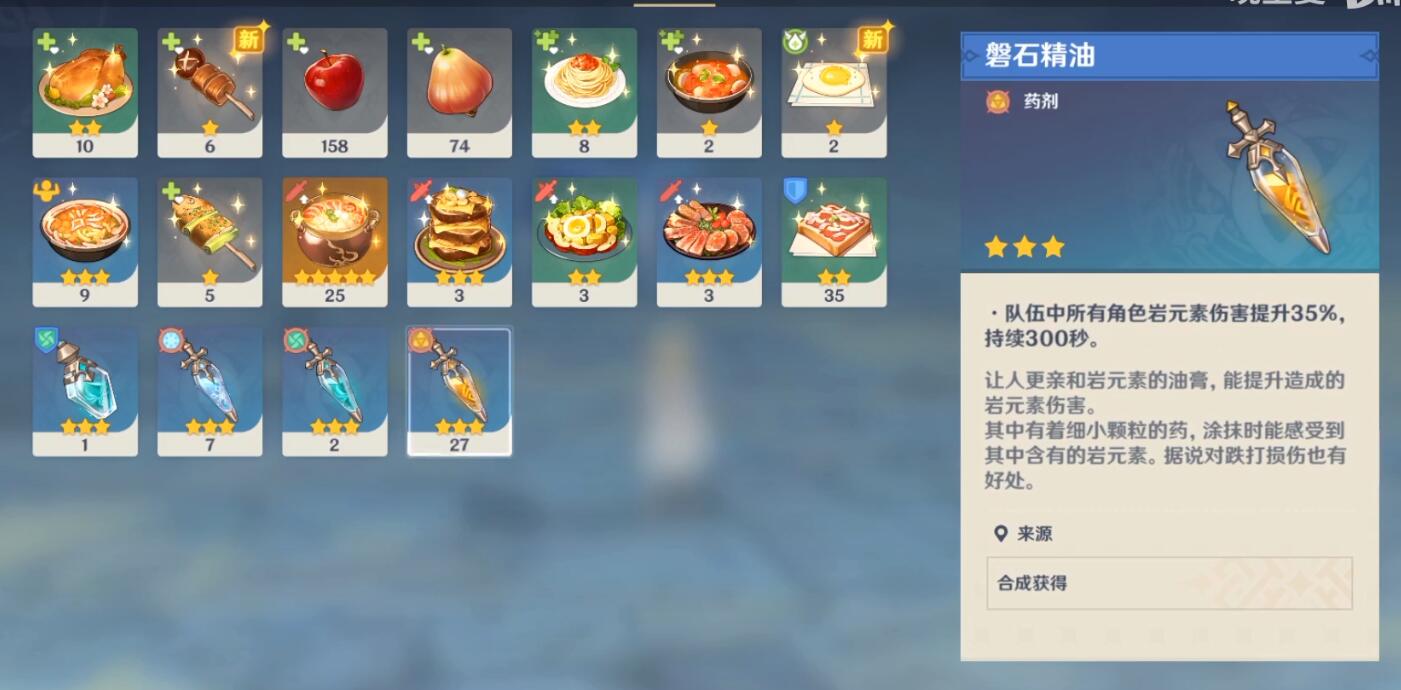Screen dimensions: 1401x690
Task: Pick the toast stack of 35
Action: point(834,242)
